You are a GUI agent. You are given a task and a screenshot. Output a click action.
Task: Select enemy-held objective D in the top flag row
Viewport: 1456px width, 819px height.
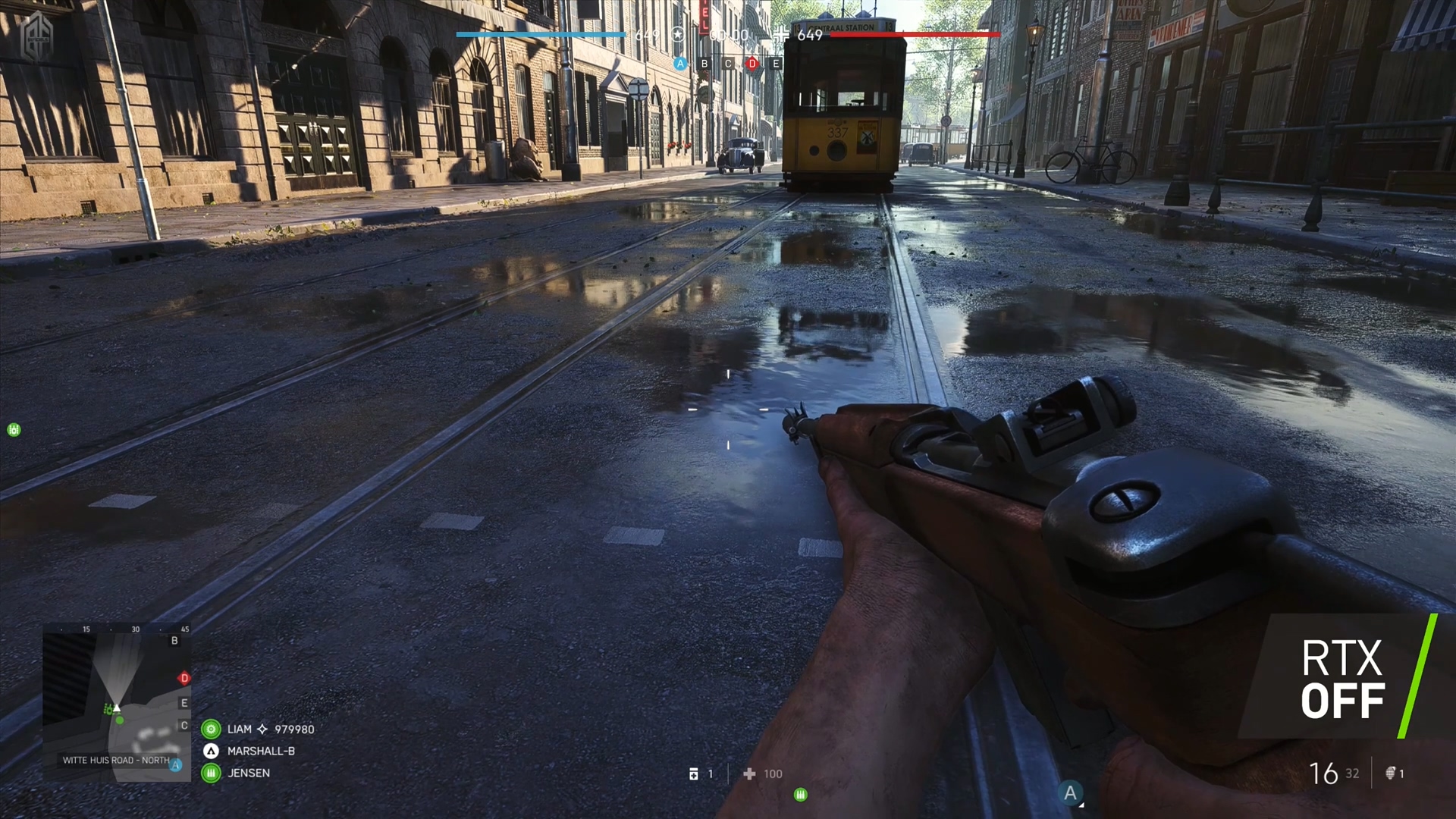752,64
